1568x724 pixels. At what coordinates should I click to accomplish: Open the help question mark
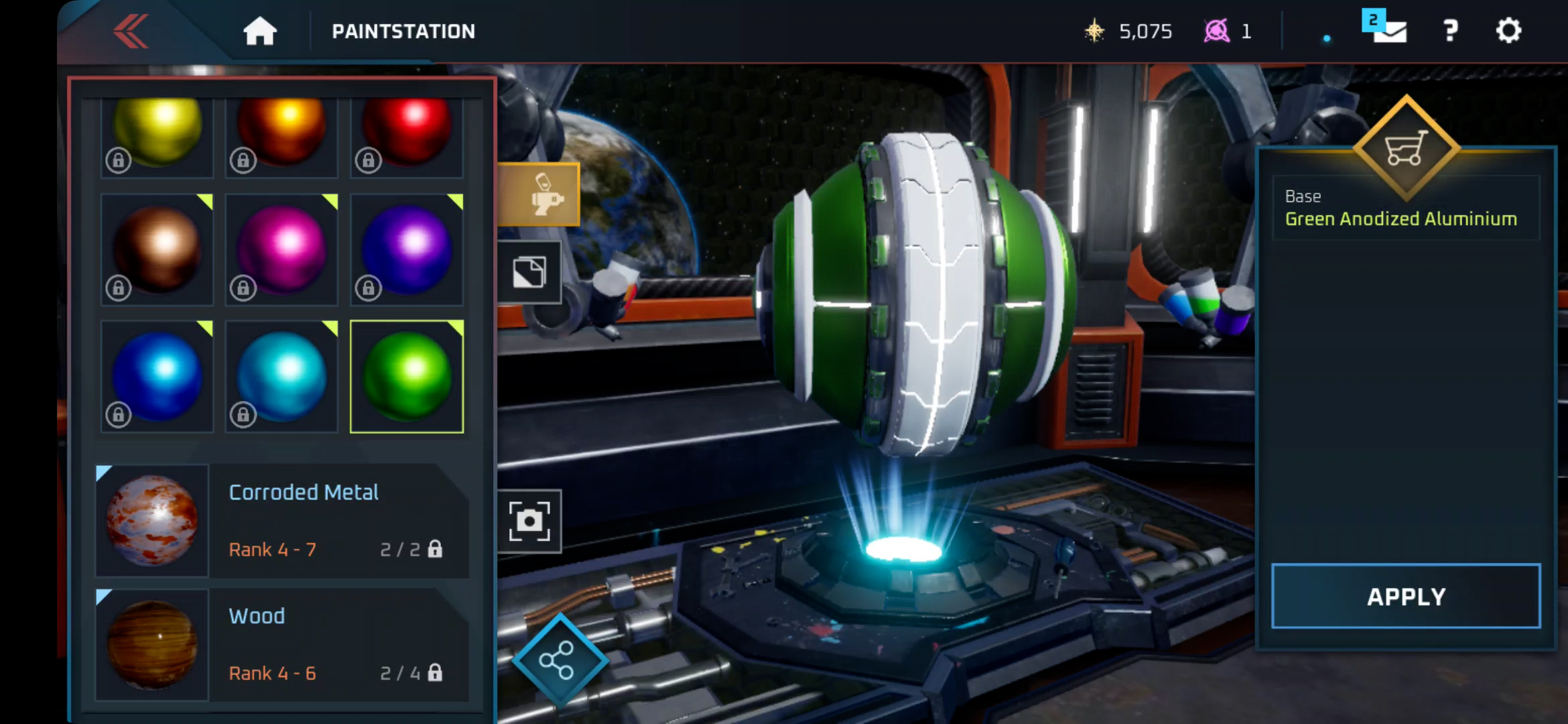1450,31
